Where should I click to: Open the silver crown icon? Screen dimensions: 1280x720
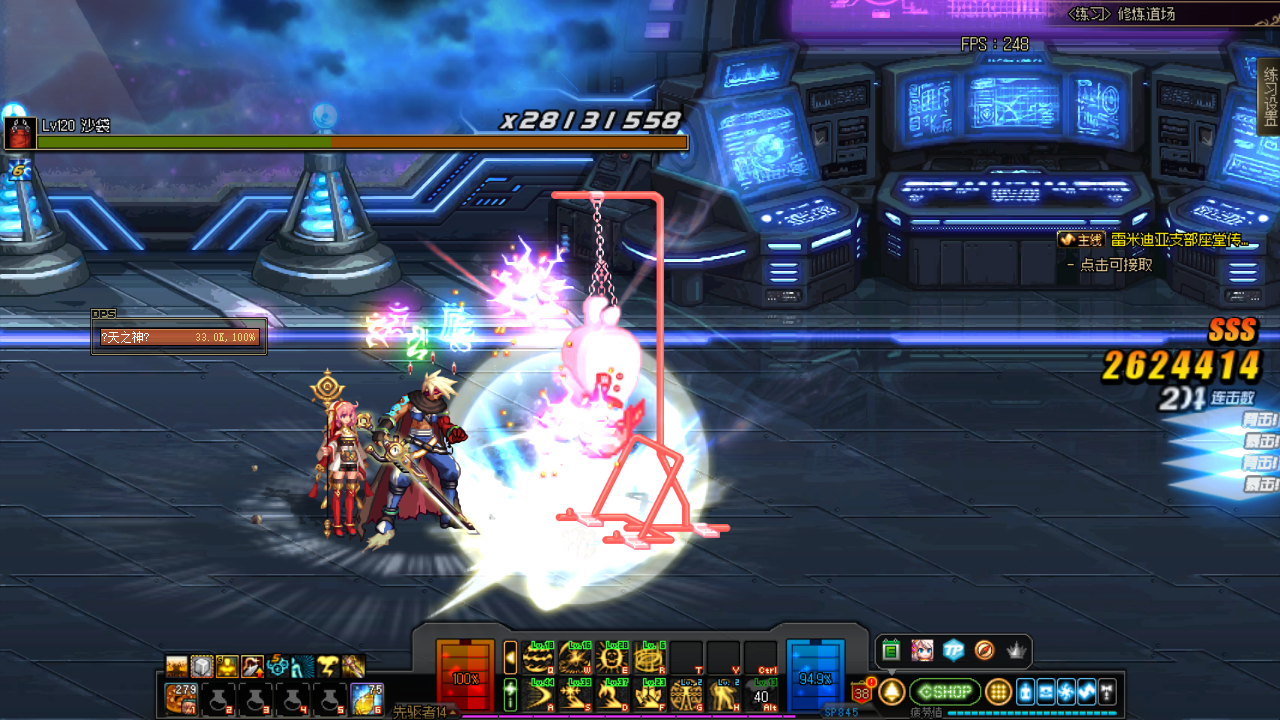click(x=1016, y=651)
